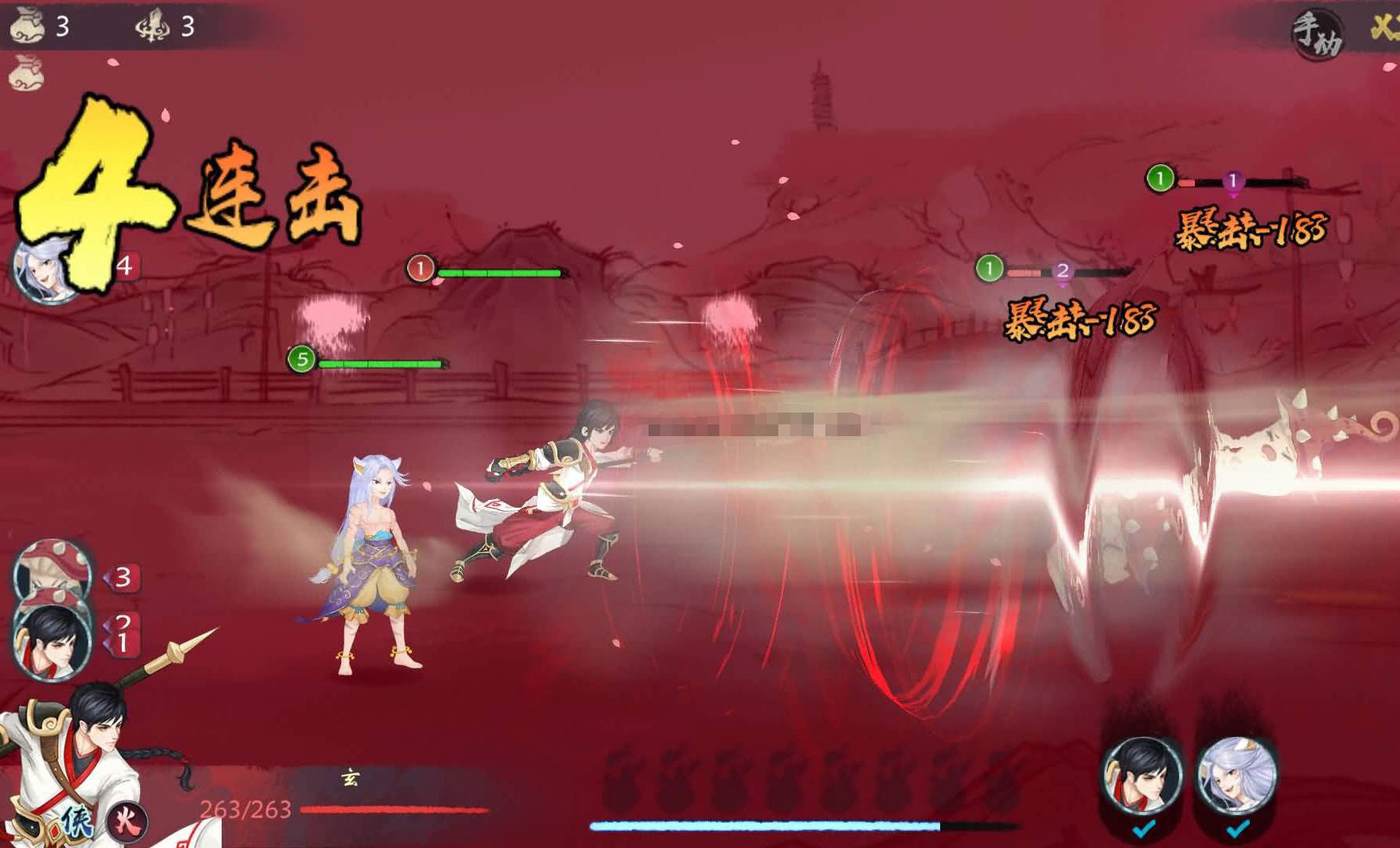Tap the X2 speed control at top right
Image resolution: width=1400 pixels, height=848 pixels.
1391,24
